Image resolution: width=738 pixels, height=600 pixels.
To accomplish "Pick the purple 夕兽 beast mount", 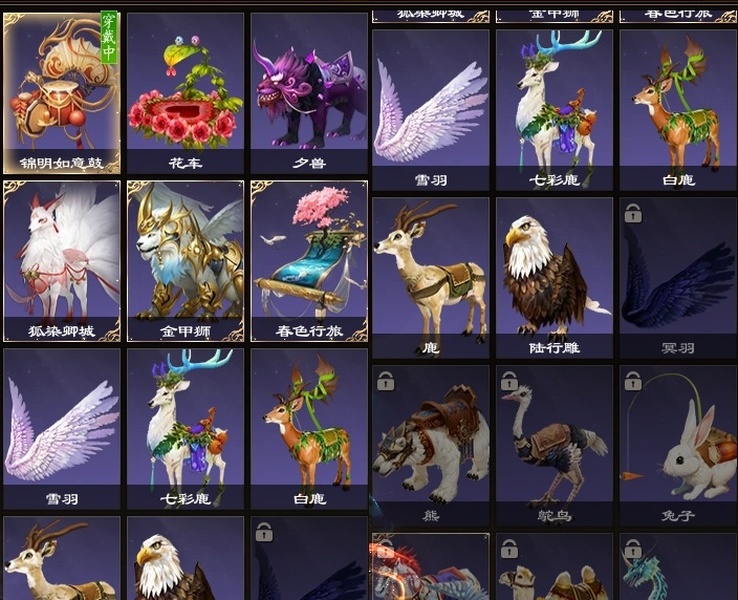I will pos(309,92).
